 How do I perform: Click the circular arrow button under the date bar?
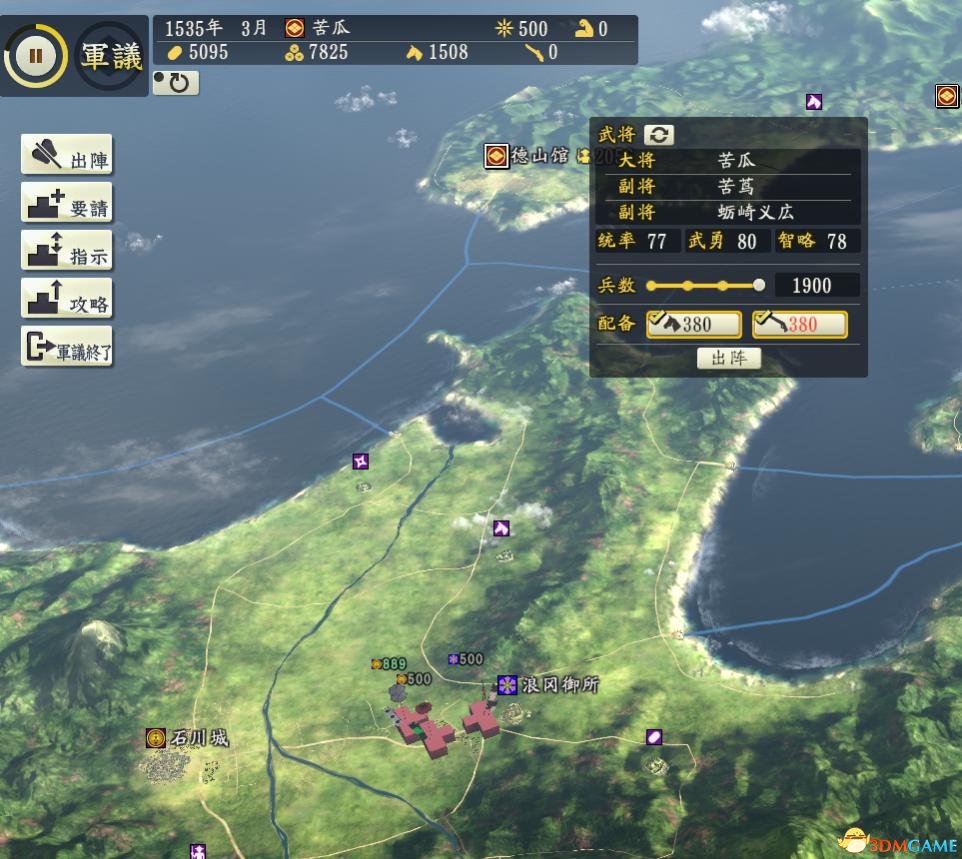click(x=176, y=83)
